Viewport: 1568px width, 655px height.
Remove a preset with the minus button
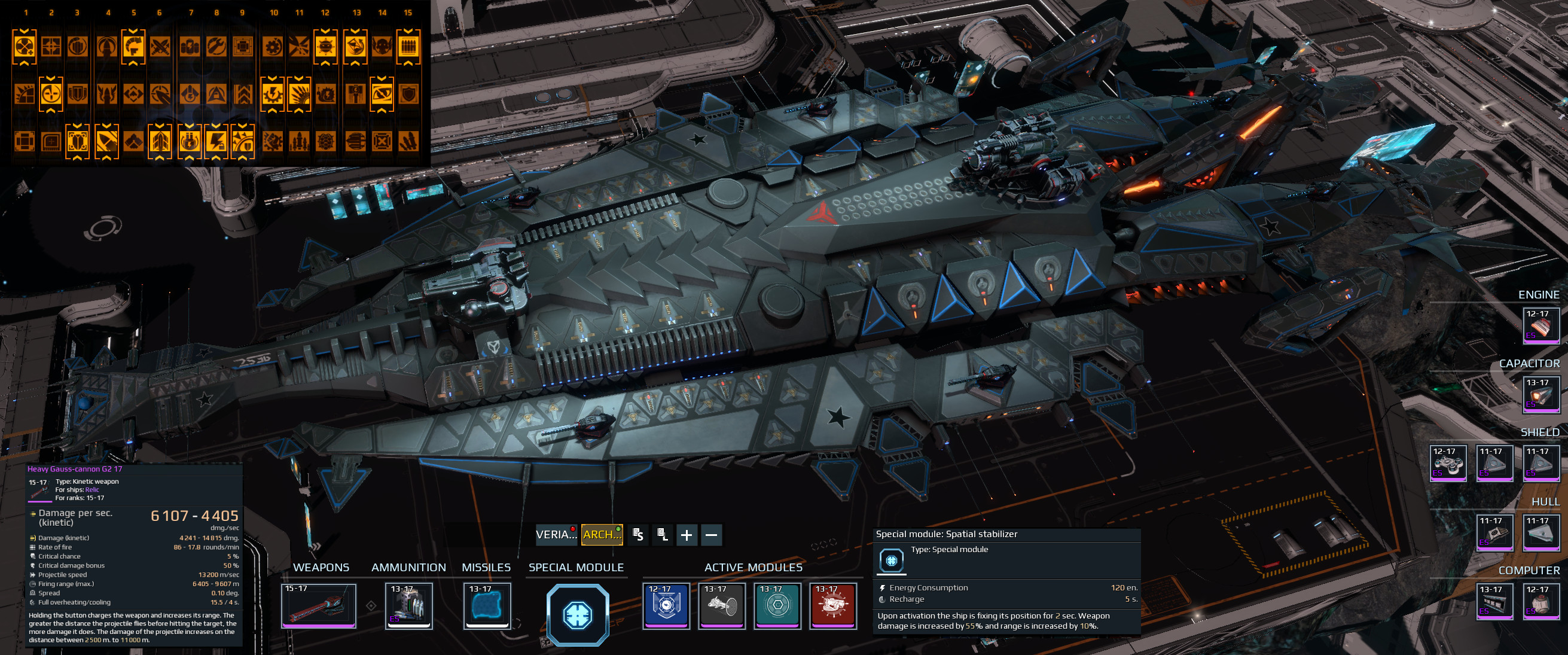711,535
